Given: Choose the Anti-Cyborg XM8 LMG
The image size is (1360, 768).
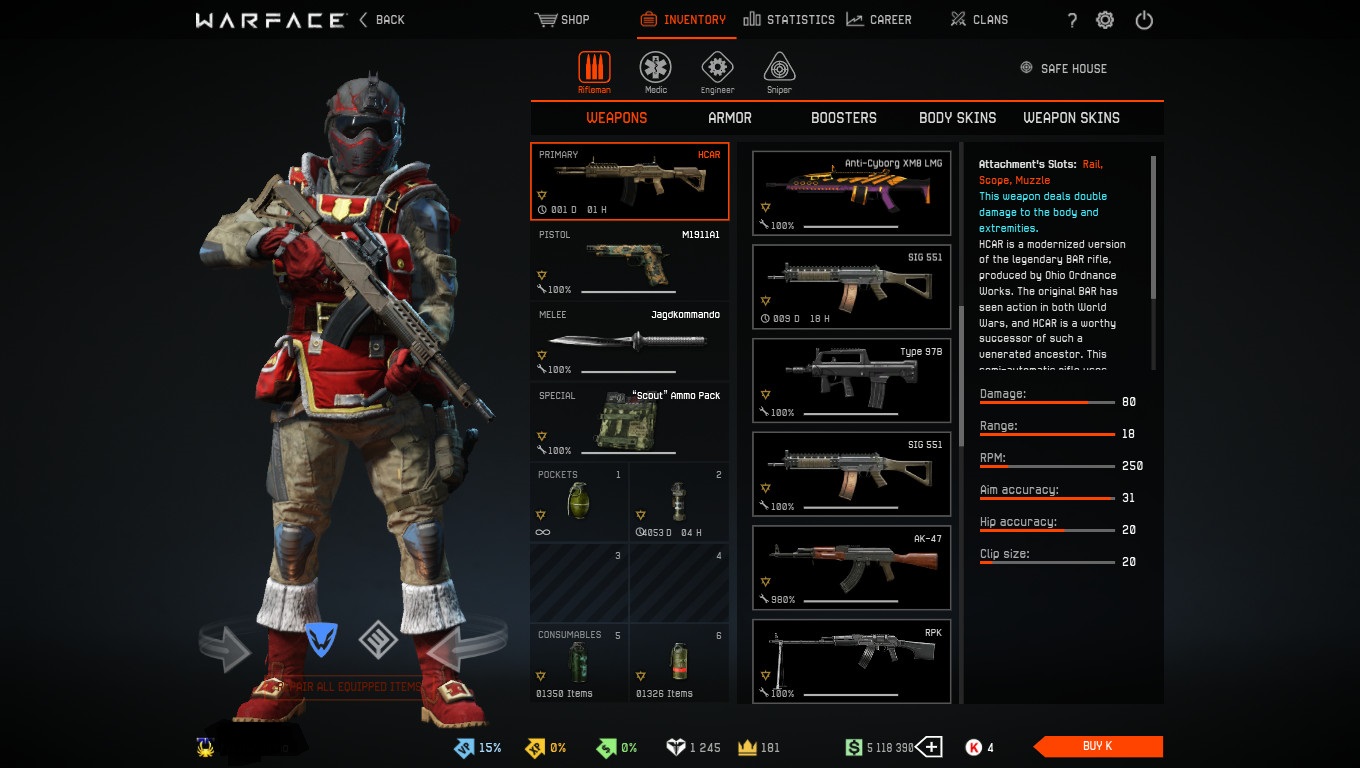Looking at the screenshot, I should [851, 192].
